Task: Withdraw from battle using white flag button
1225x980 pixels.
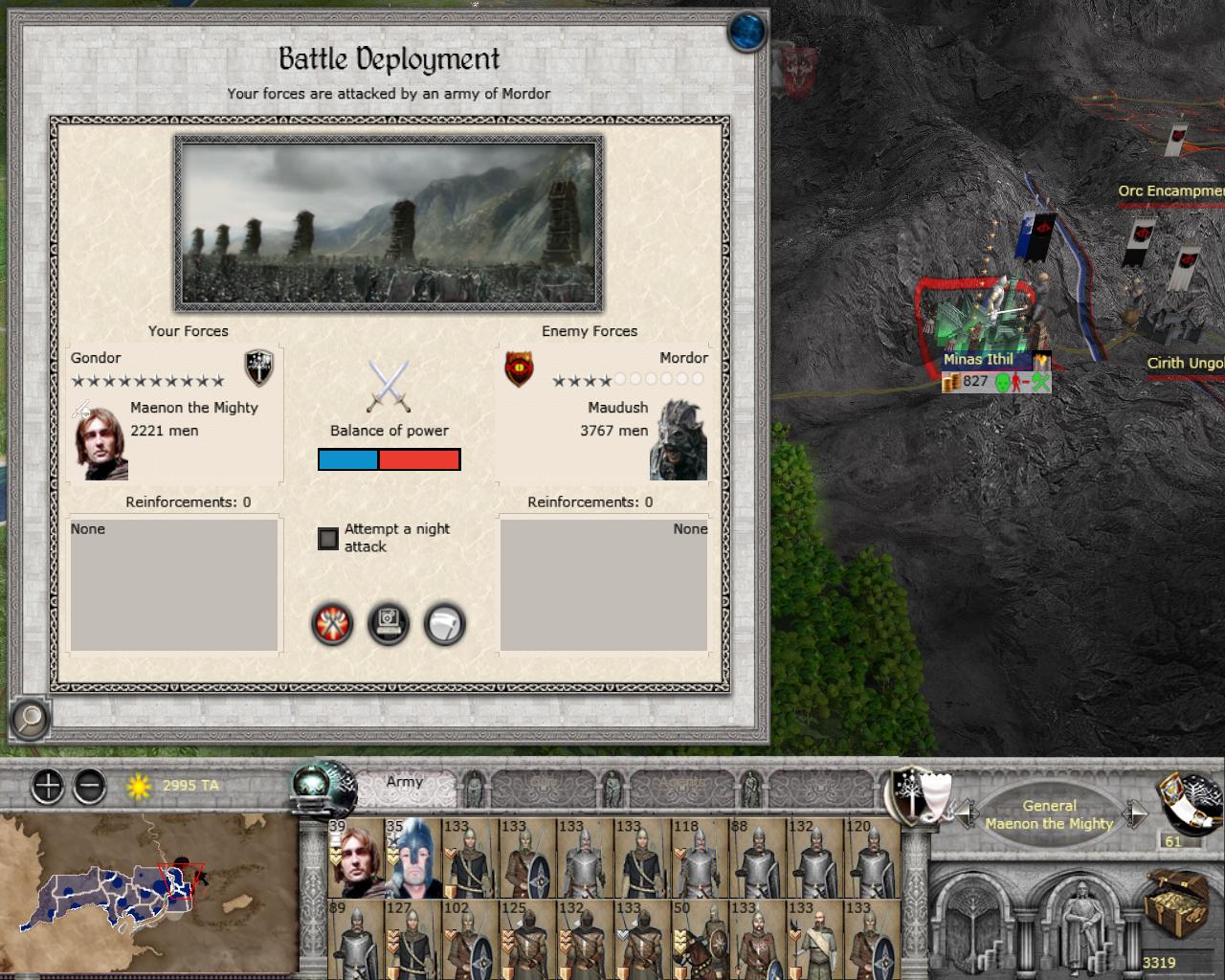Action: [x=445, y=625]
